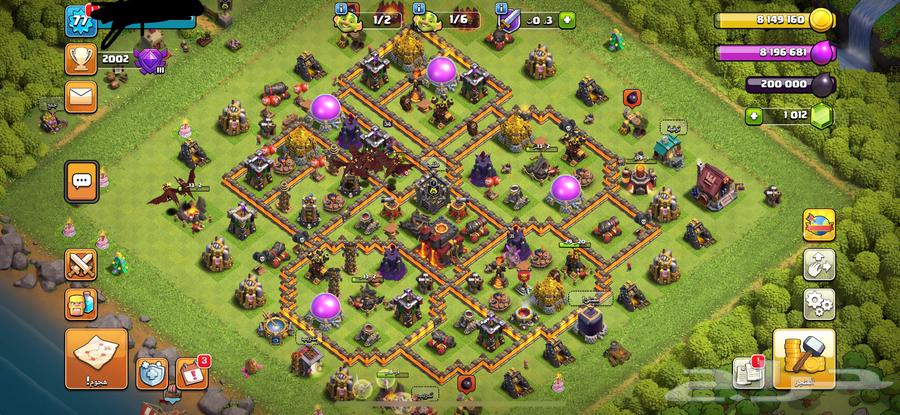Tap the crossed swords button
The image size is (900, 415).
pos(80,264)
